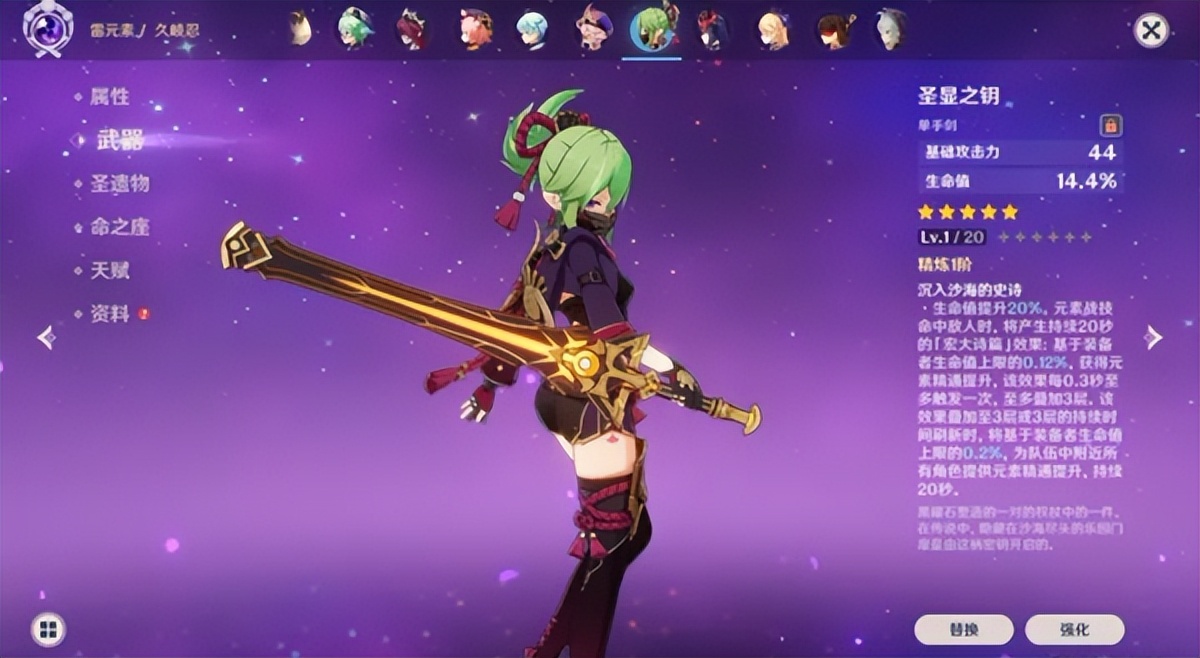Click the 强化 enhance weapon button

pyautogui.click(x=1074, y=629)
